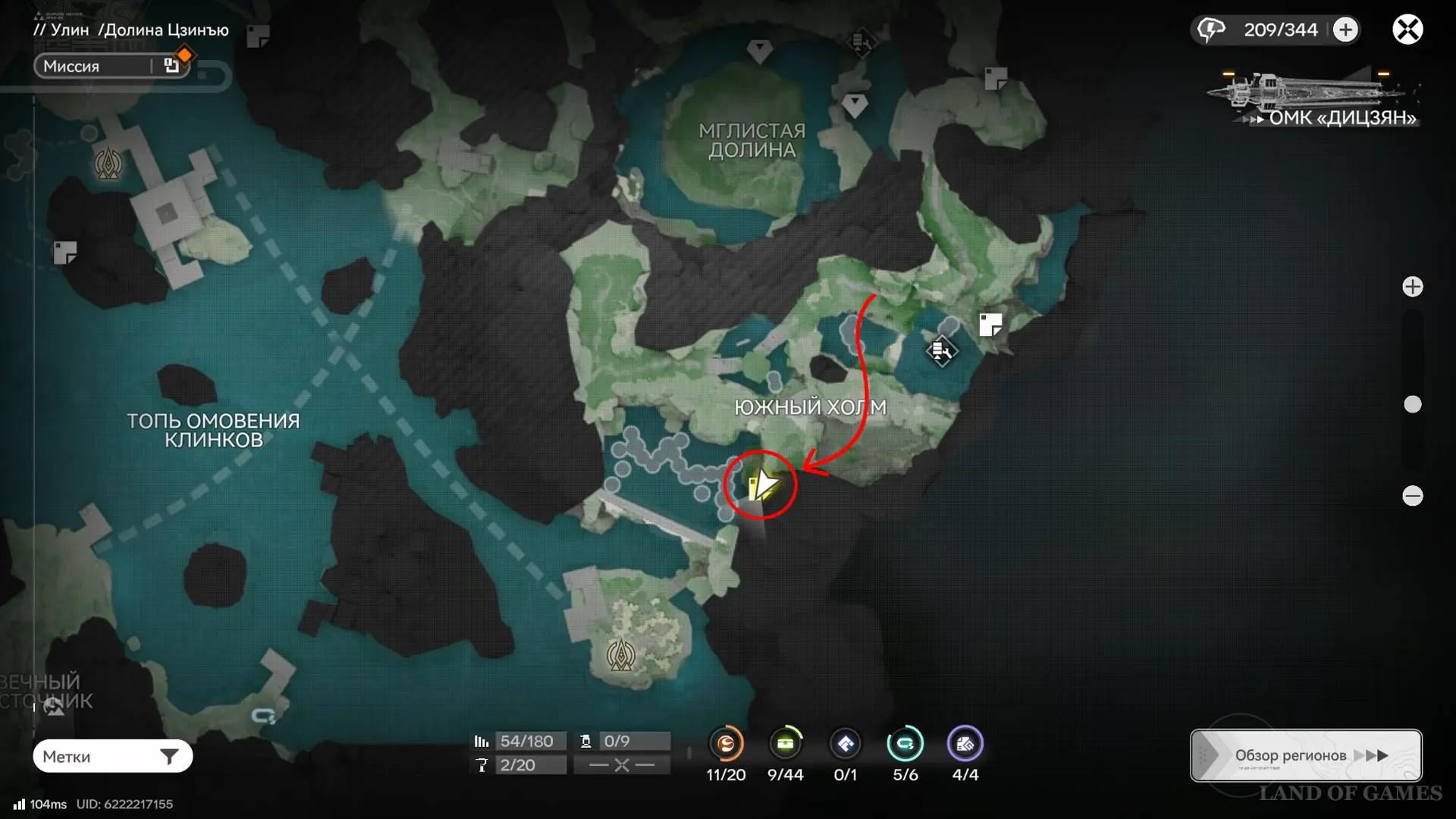
Task: Select the teleport marker near the northwest structure
Action: 108,163
